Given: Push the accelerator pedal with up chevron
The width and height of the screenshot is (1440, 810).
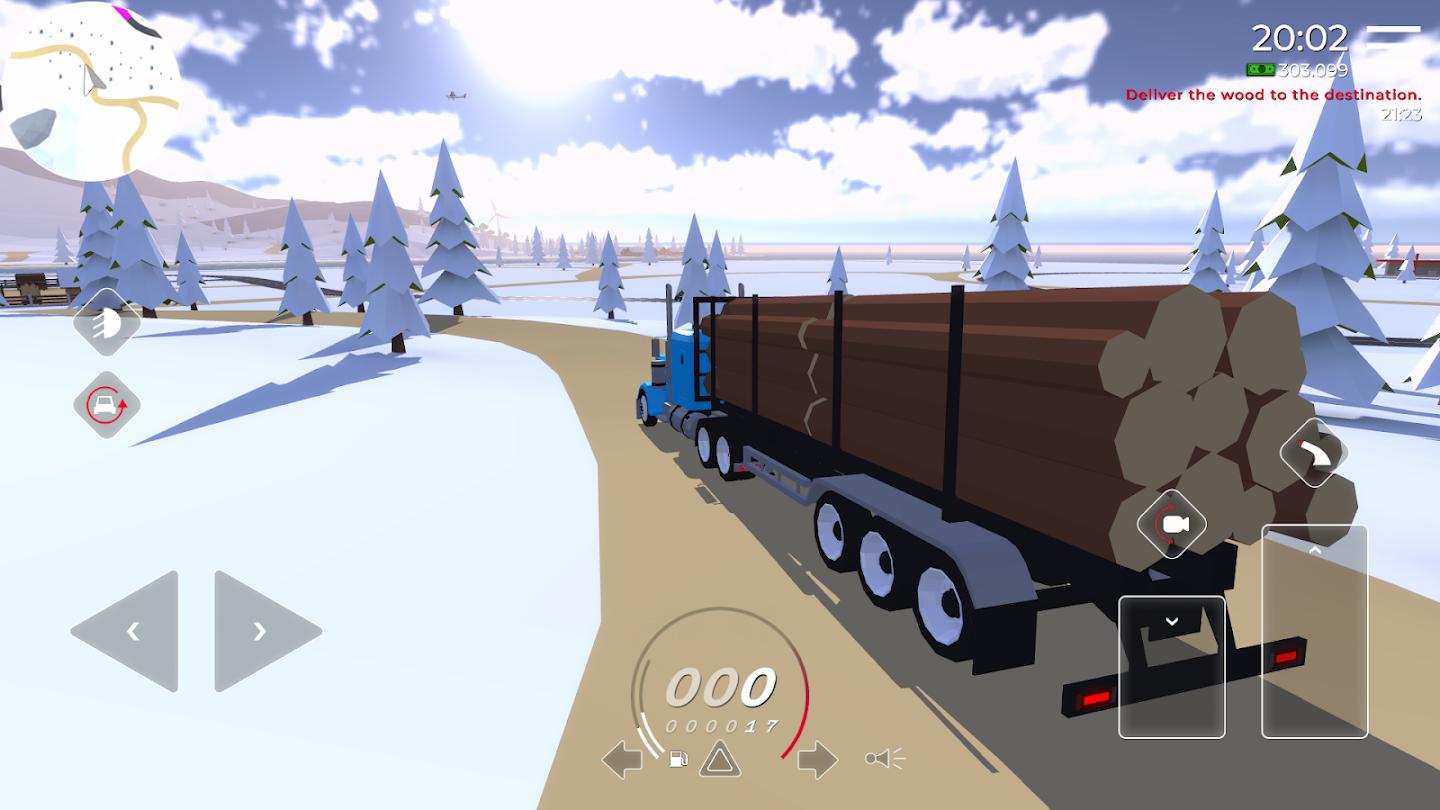Looking at the screenshot, I should 1314,632.
